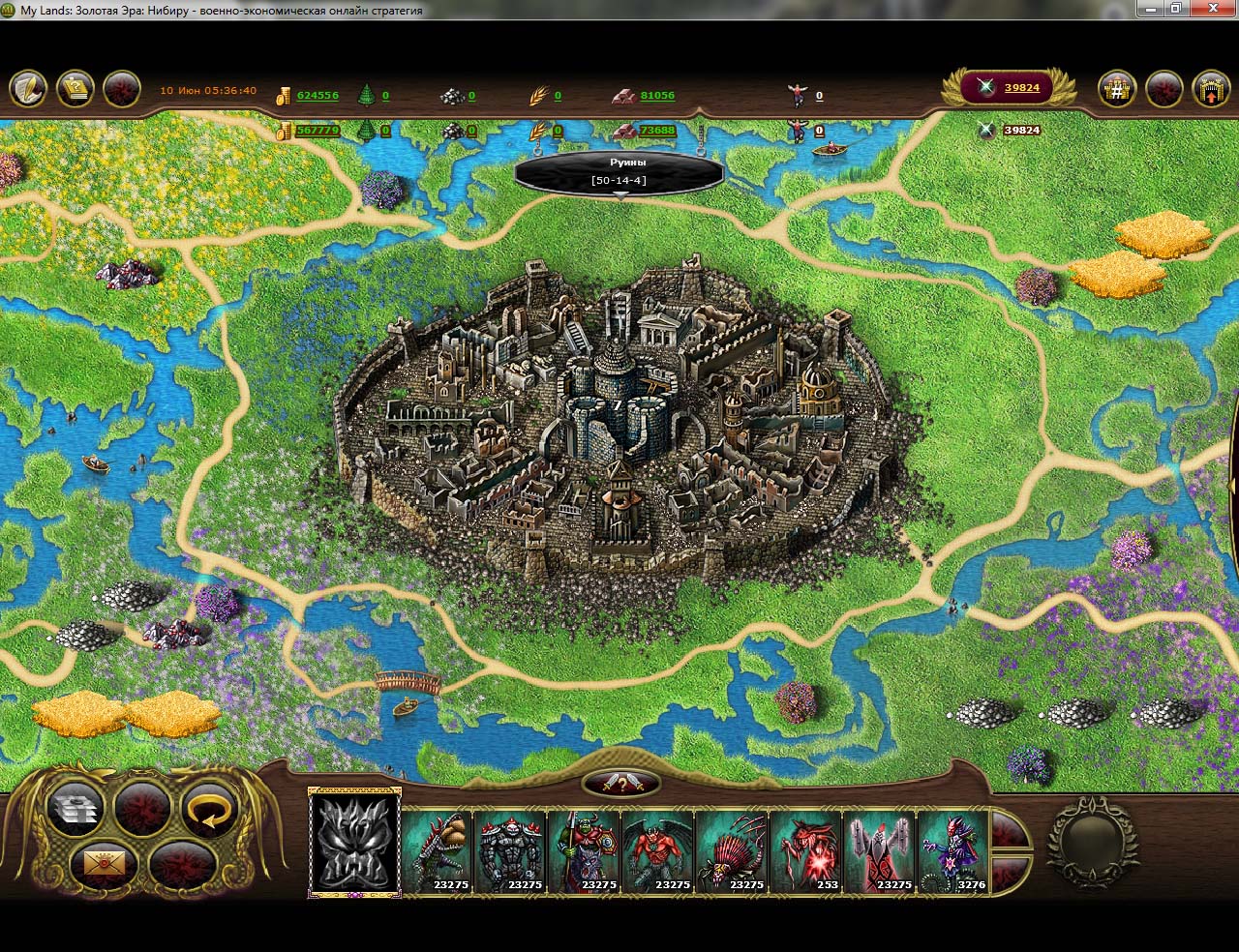
Task: Click the stone resource amount 81056
Action: point(657,96)
